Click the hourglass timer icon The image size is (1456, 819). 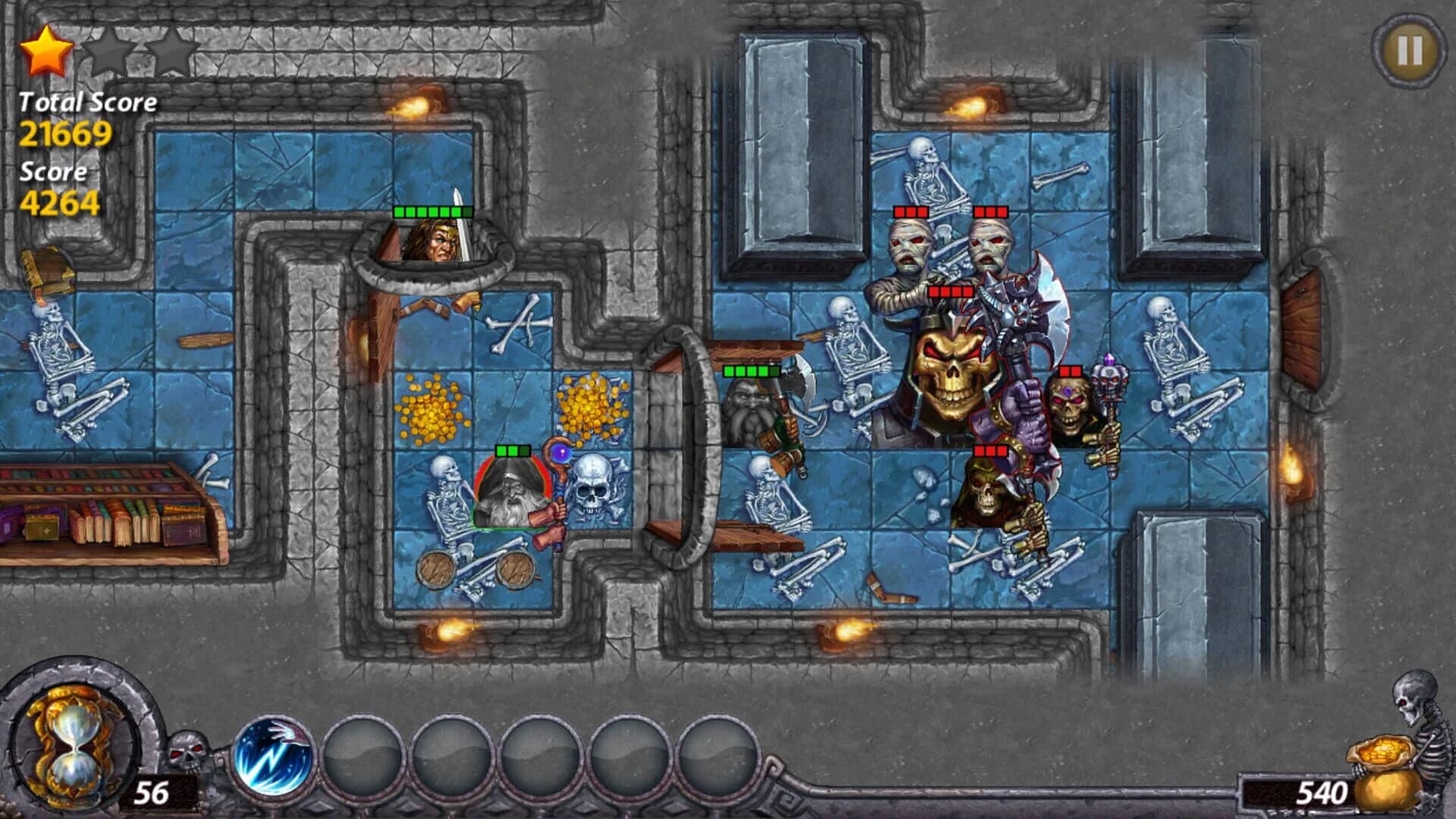coord(72,743)
